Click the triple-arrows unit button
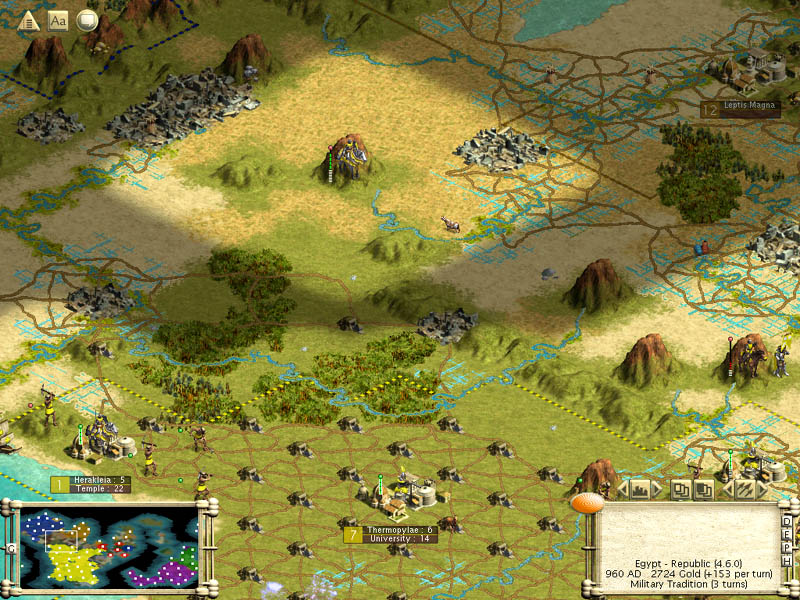800x600 pixels. (746, 490)
